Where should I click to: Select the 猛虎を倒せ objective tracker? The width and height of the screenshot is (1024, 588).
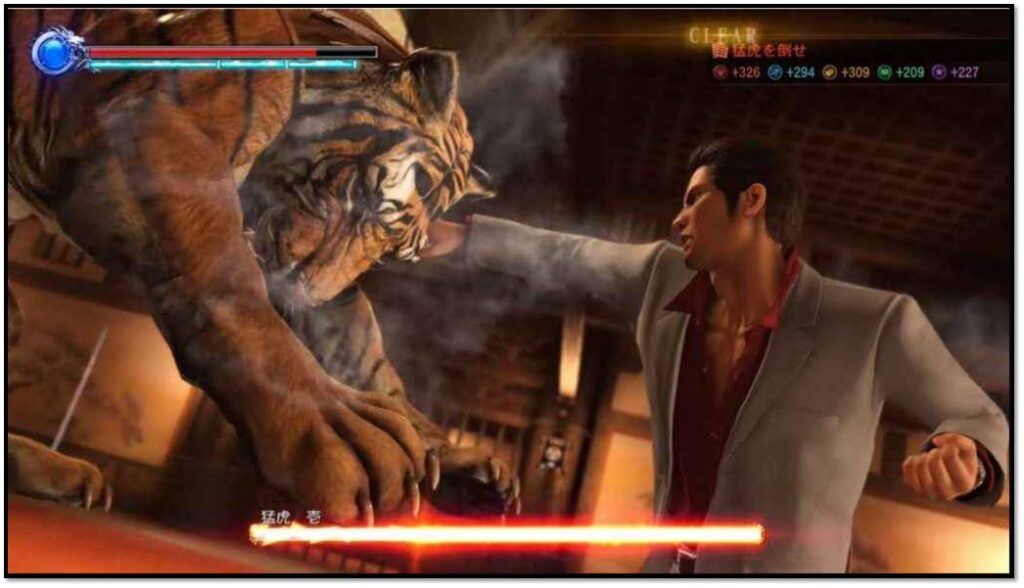pyautogui.click(x=762, y=50)
